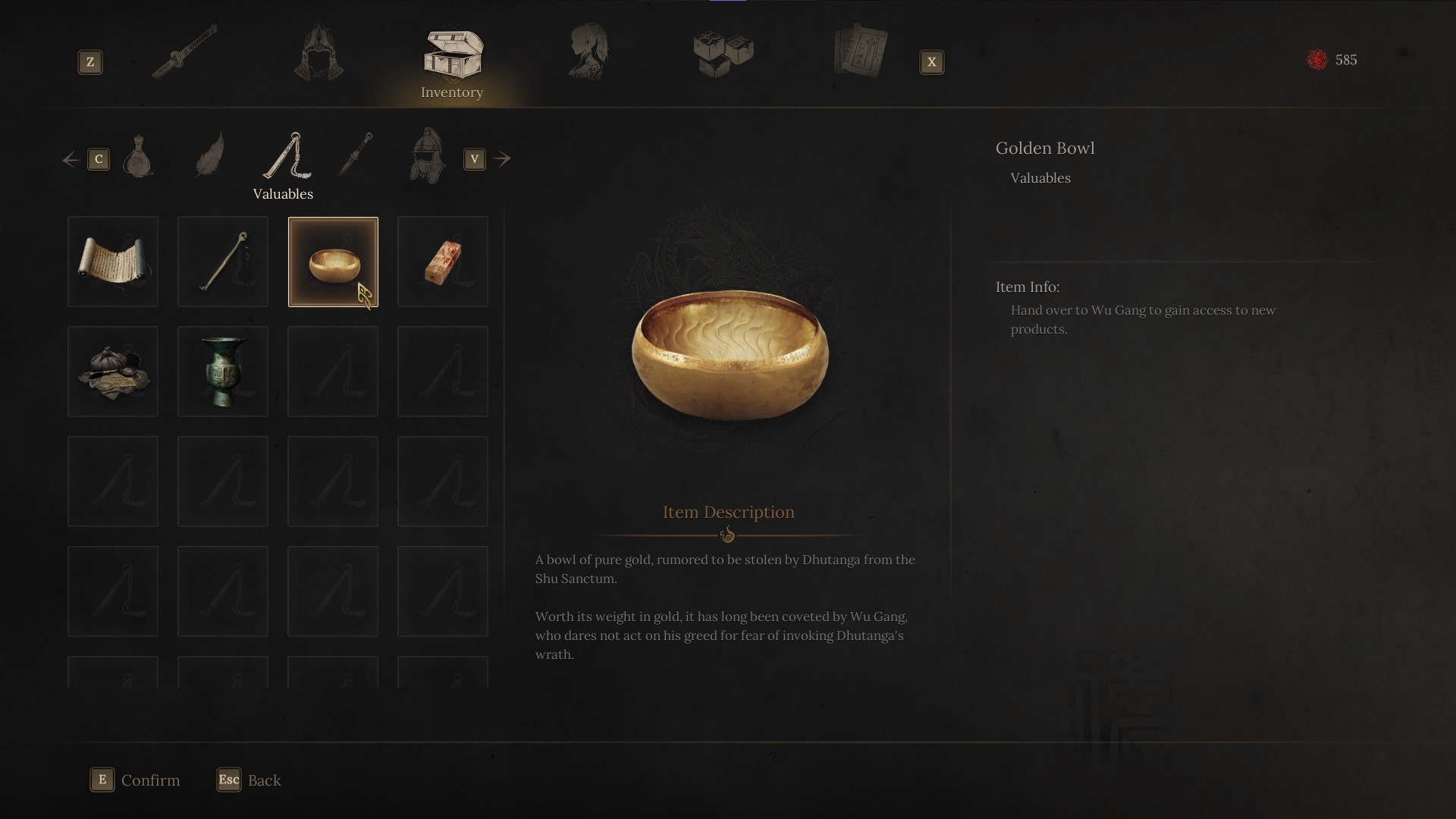The height and width of the screenshot is (819, 1456).
Task: Open the helmet item category
Action: tap(427, 155)
